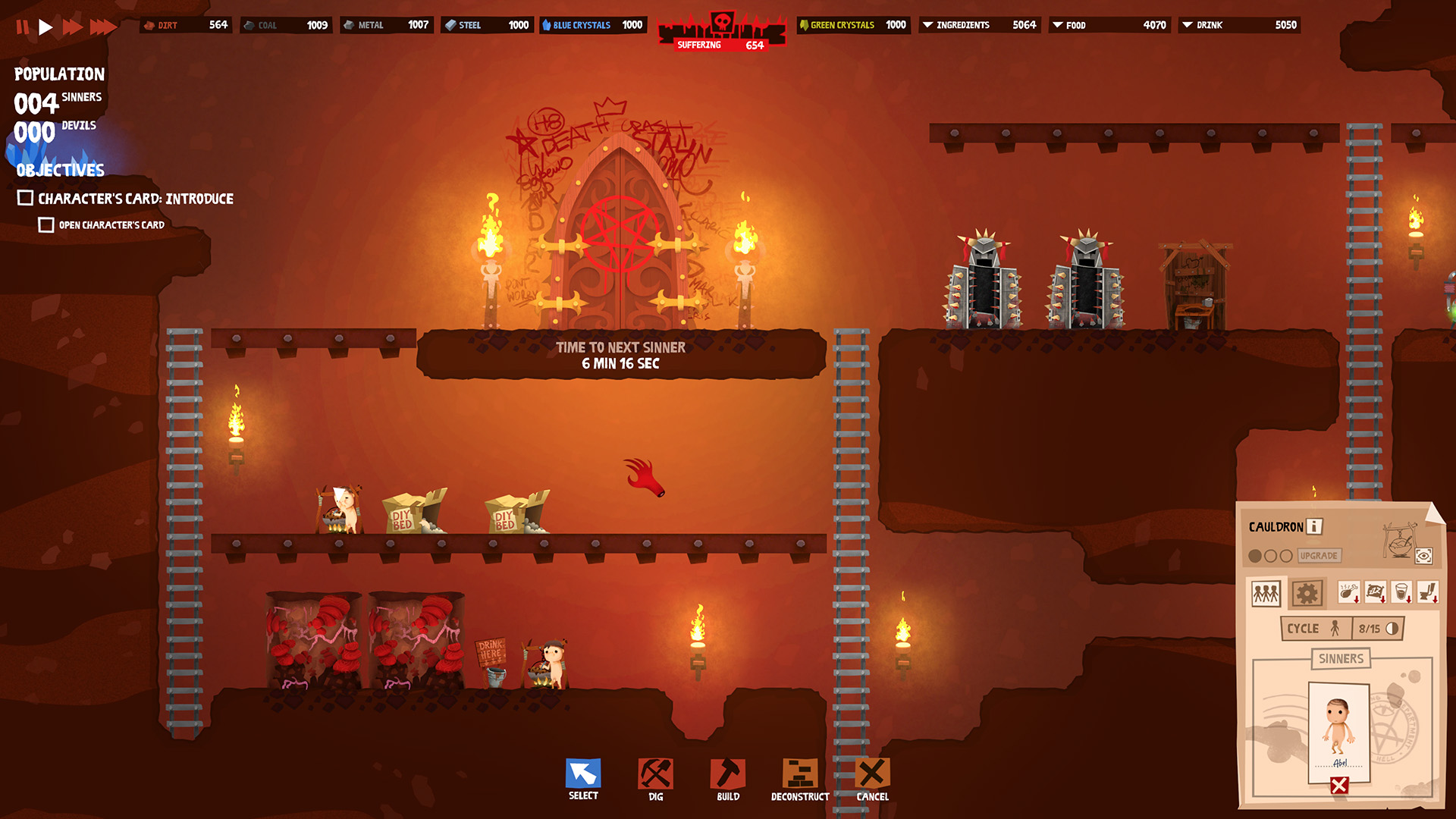The height and width of the screenshot is (819, 1456).
Task: Focus camera on Cauldron with eye icon
Action: pos(1423,557)
